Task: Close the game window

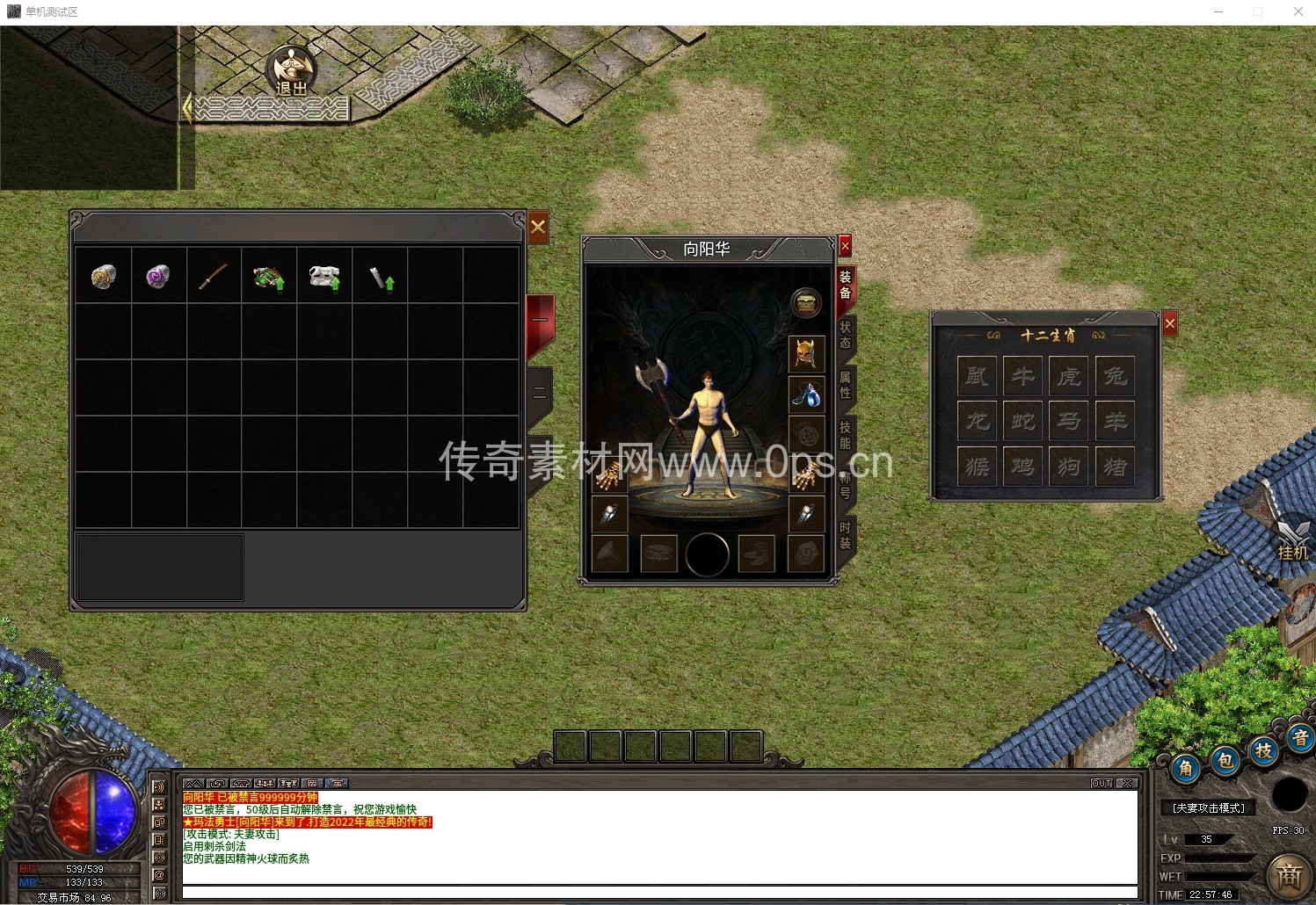Action: 1298,11
